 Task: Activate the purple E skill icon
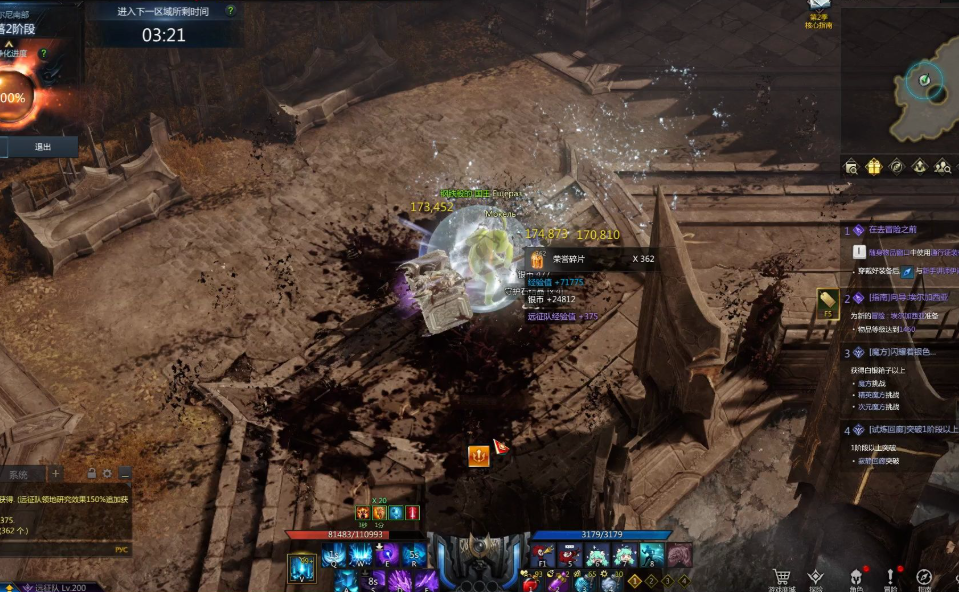[x=386, y=555]
